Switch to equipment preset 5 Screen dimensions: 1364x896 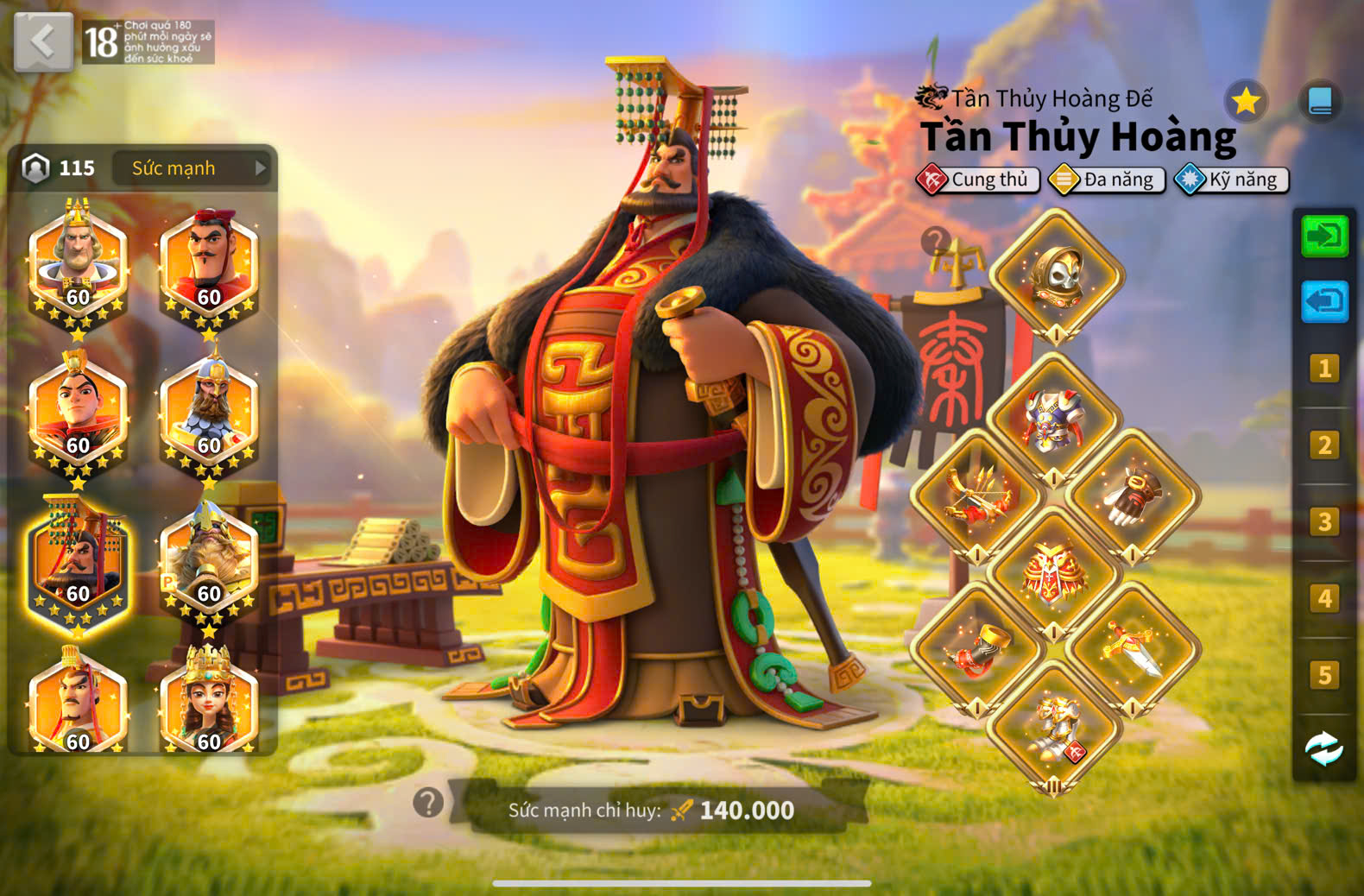pyautogui.click(x=1324, y=674)
